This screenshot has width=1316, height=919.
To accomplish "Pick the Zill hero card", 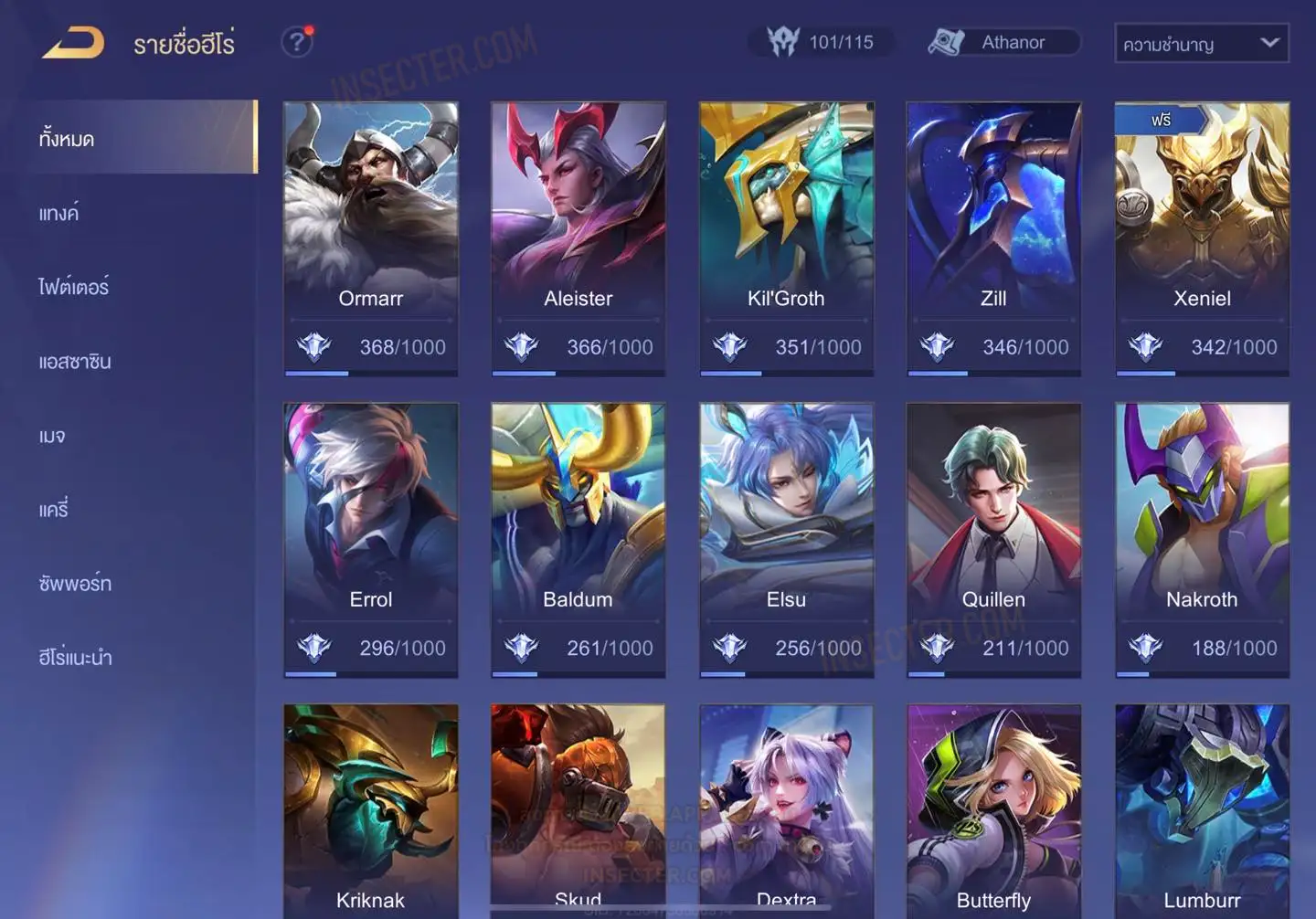I will (993, 238).
